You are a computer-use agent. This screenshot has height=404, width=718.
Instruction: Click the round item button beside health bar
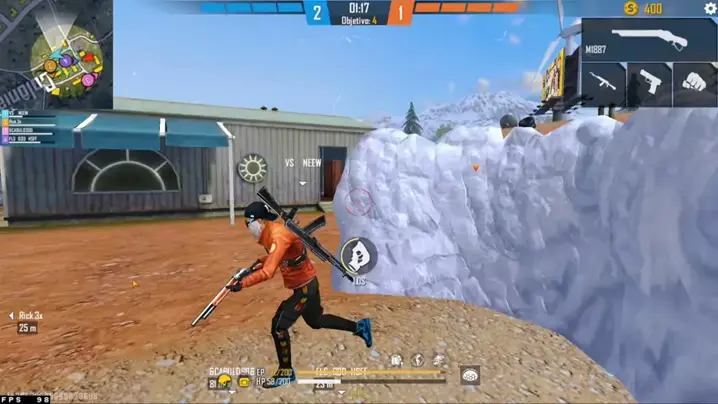pos(470,375)
